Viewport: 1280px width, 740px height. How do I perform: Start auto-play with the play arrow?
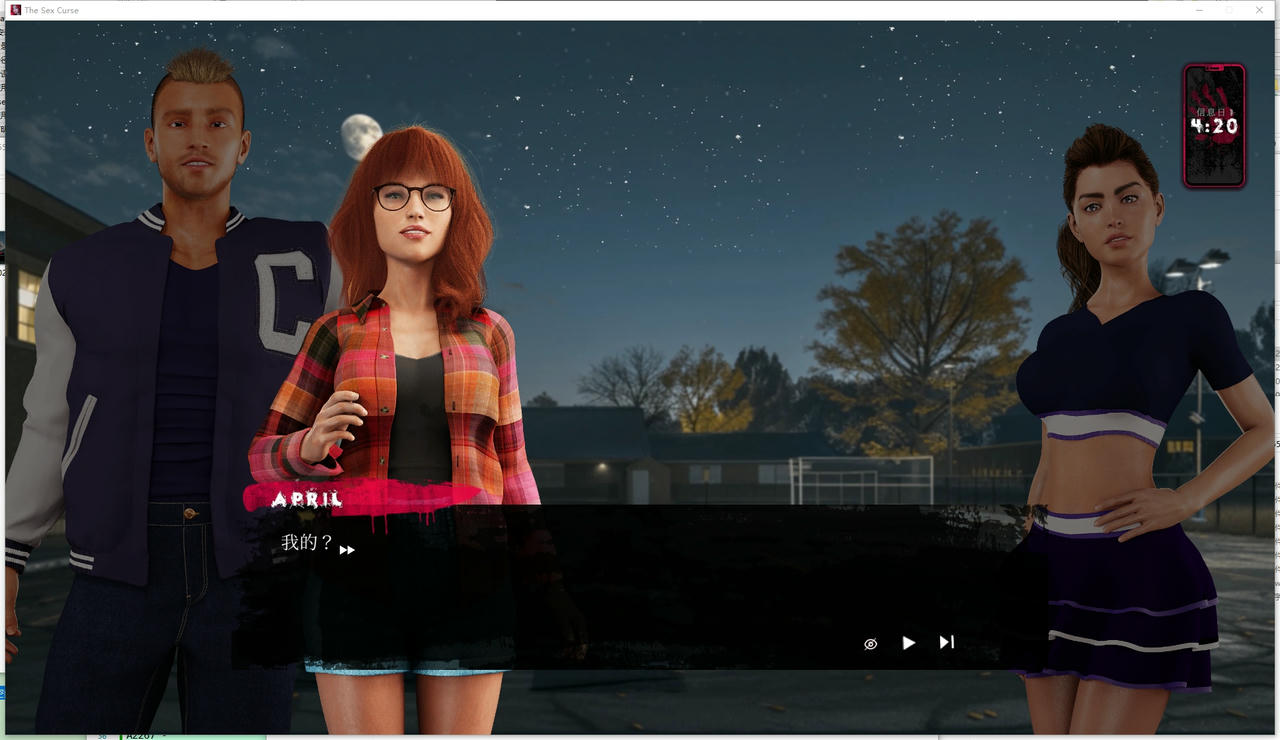908,643
